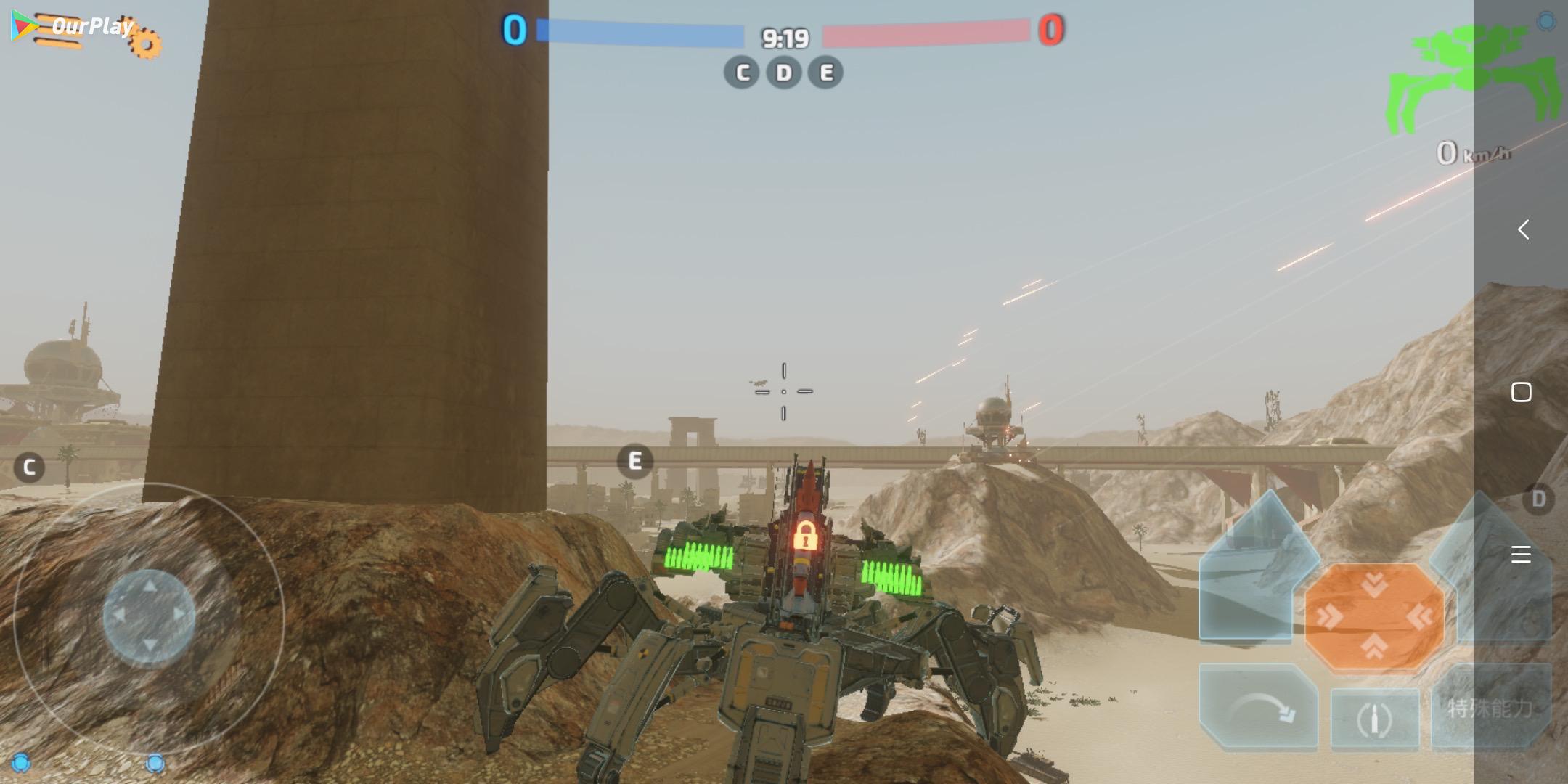Viewport: 1568px width, 784px height.
Task: Tap the Android back arrow
Action: [1523, 230]
